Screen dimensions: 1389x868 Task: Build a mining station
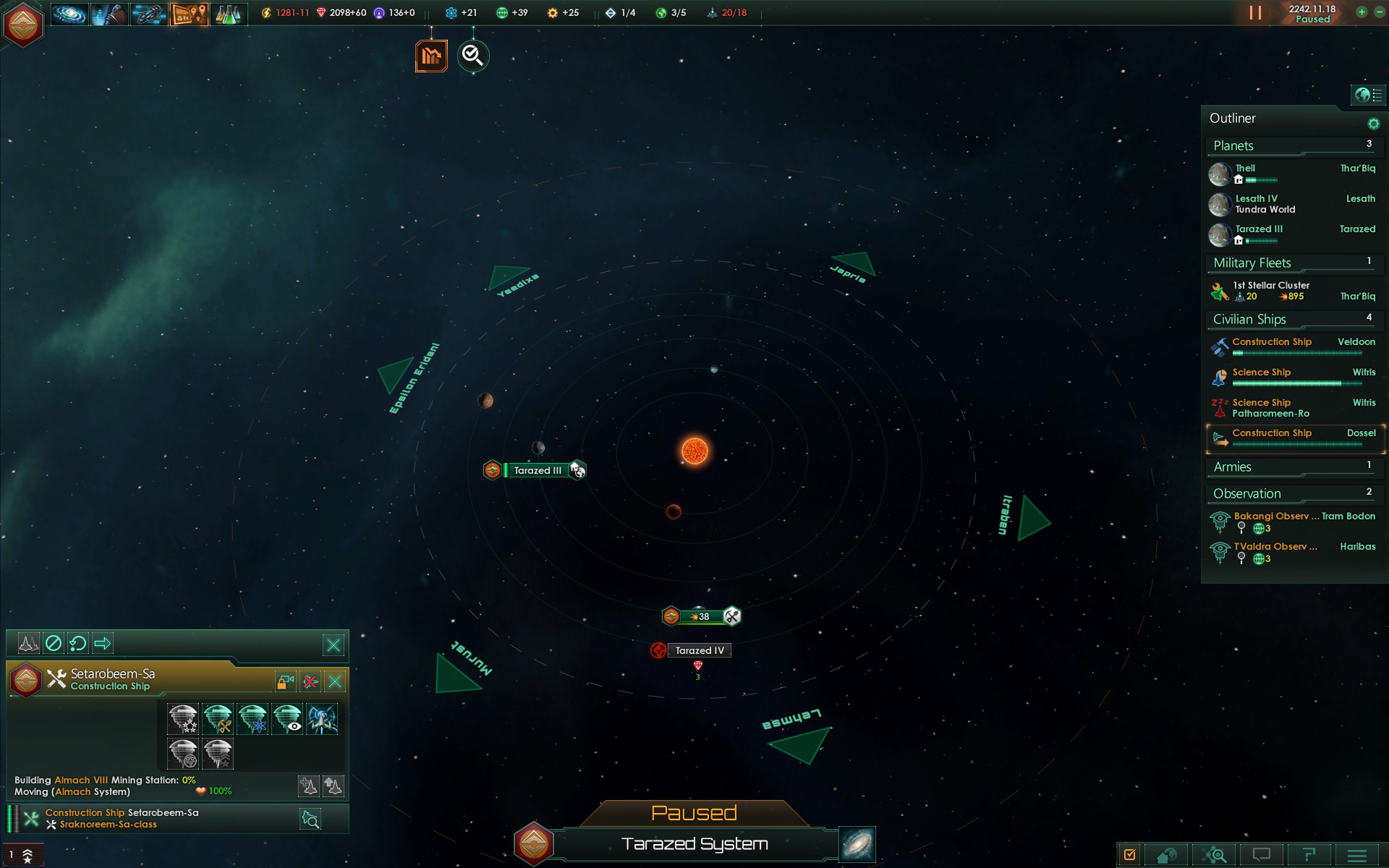[218, 719]
